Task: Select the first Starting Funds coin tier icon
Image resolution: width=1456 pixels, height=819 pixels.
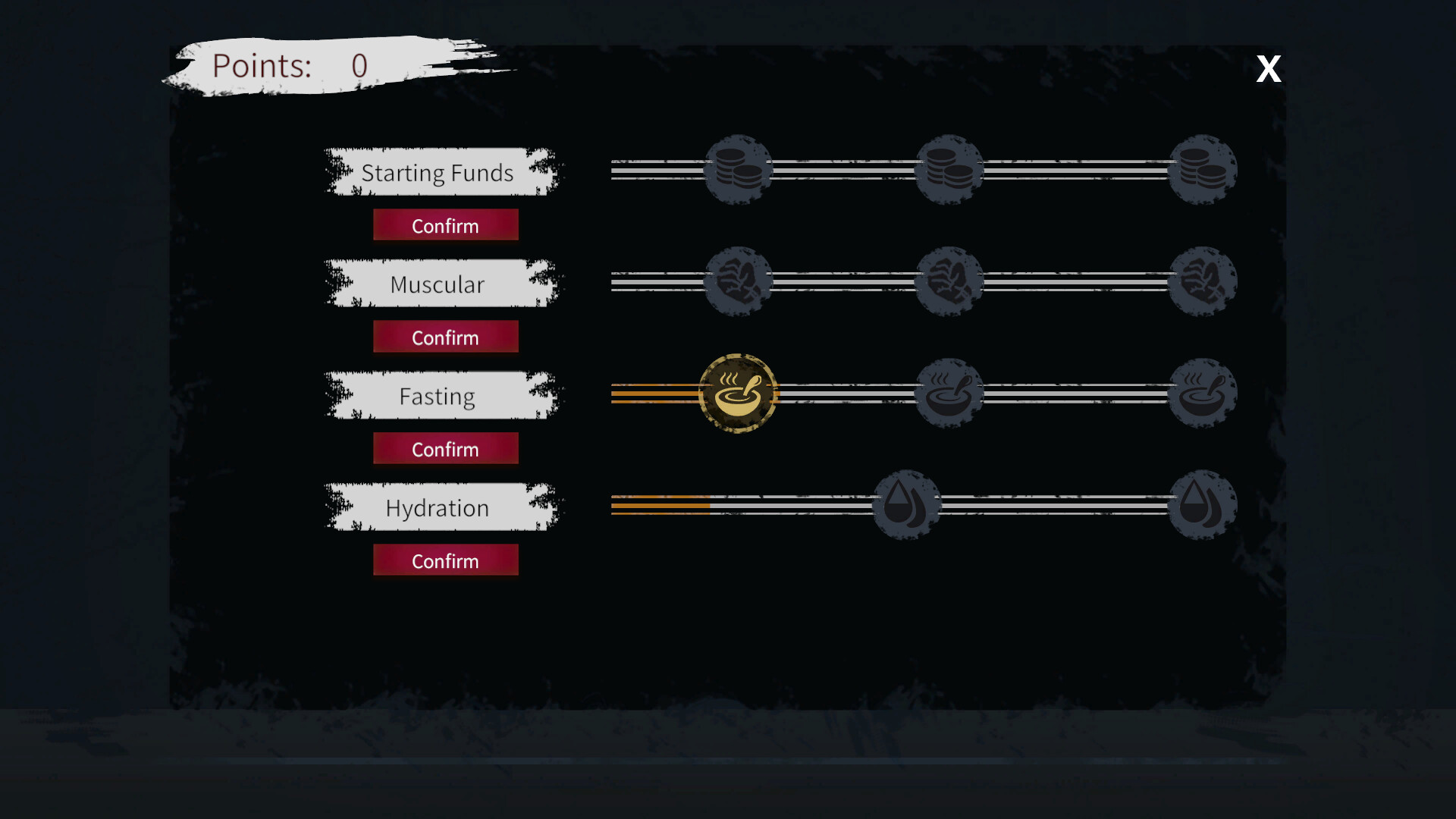Action: [x=738, y=168]
